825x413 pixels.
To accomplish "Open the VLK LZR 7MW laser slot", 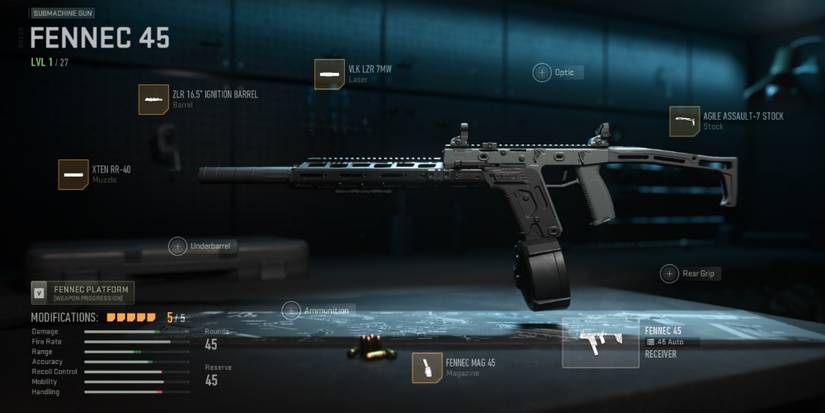I will [329, 74].
